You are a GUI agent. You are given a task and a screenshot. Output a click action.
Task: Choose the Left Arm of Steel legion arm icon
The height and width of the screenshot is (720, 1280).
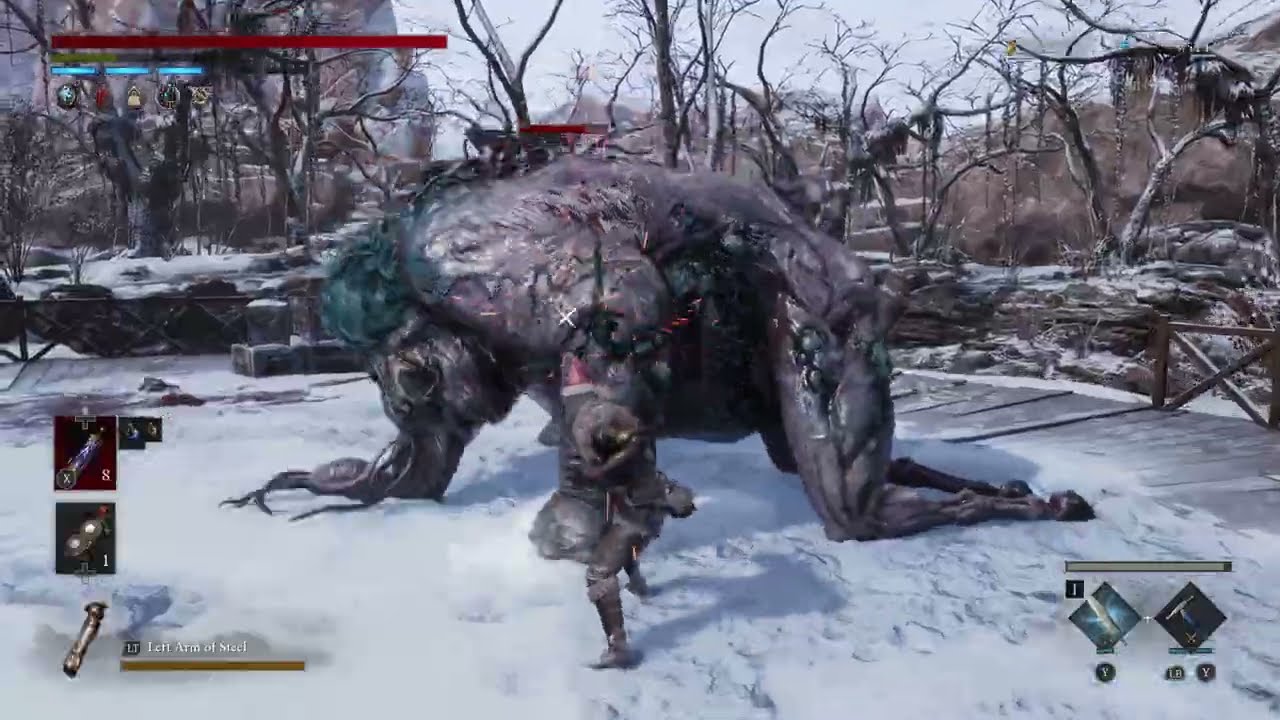(84, 639)
